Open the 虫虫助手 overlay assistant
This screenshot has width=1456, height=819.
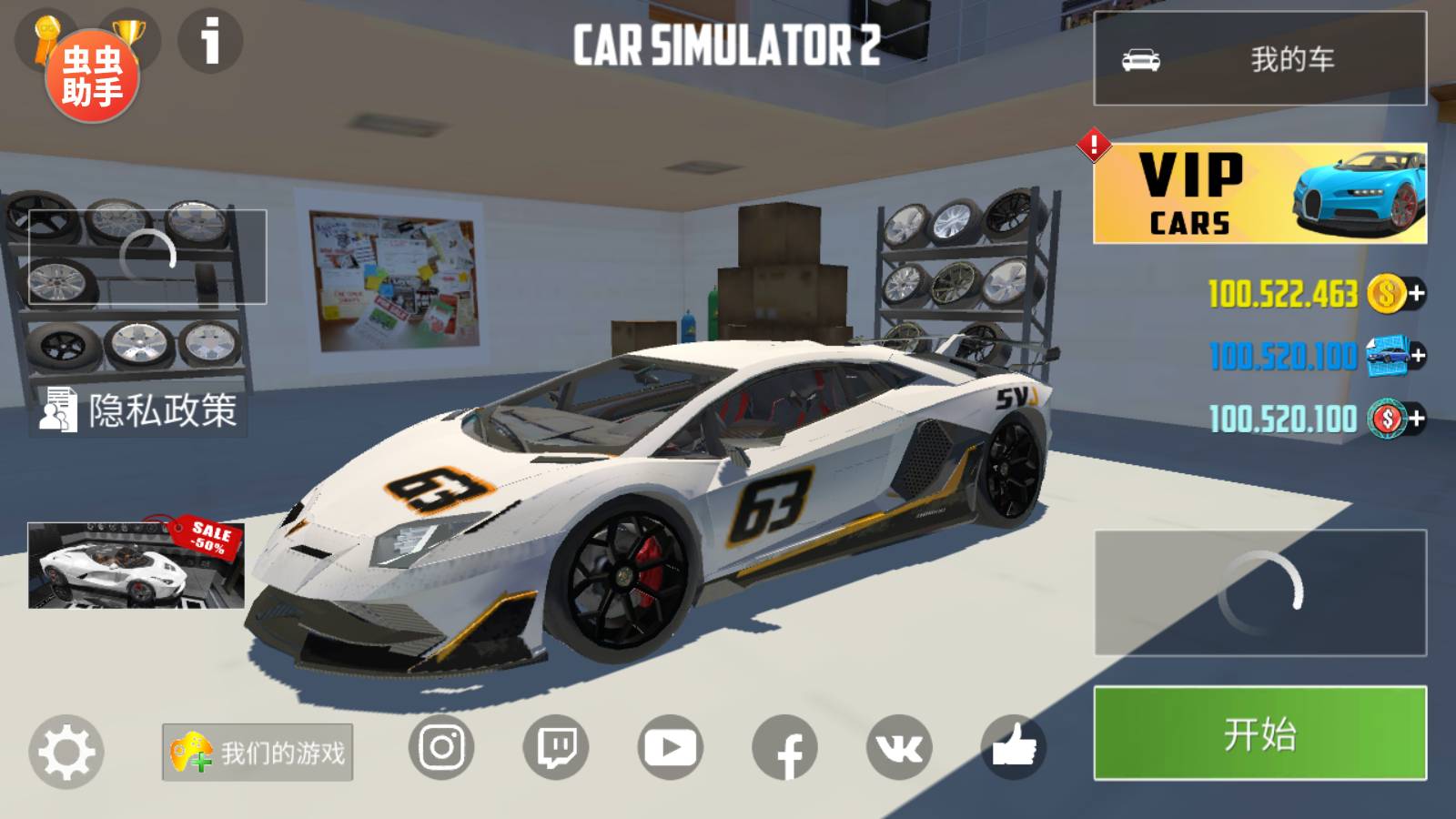tap(91, 76)
